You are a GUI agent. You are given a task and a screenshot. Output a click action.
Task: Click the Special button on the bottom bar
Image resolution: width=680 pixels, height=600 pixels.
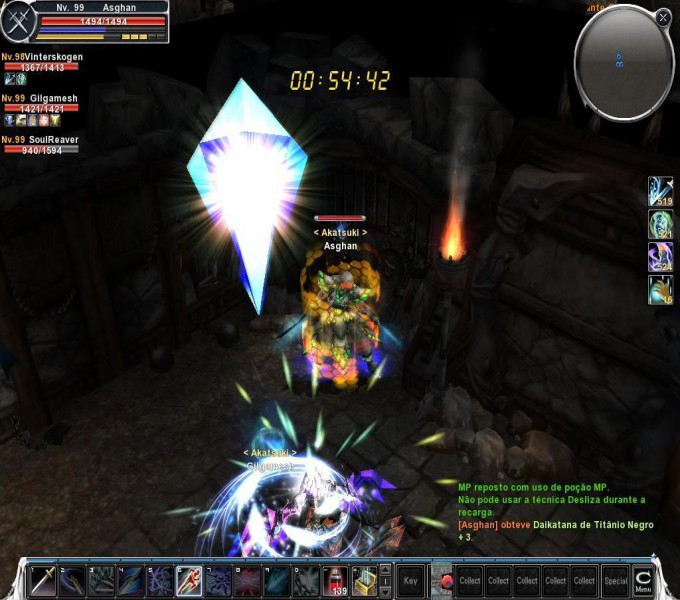pos(615,580)
